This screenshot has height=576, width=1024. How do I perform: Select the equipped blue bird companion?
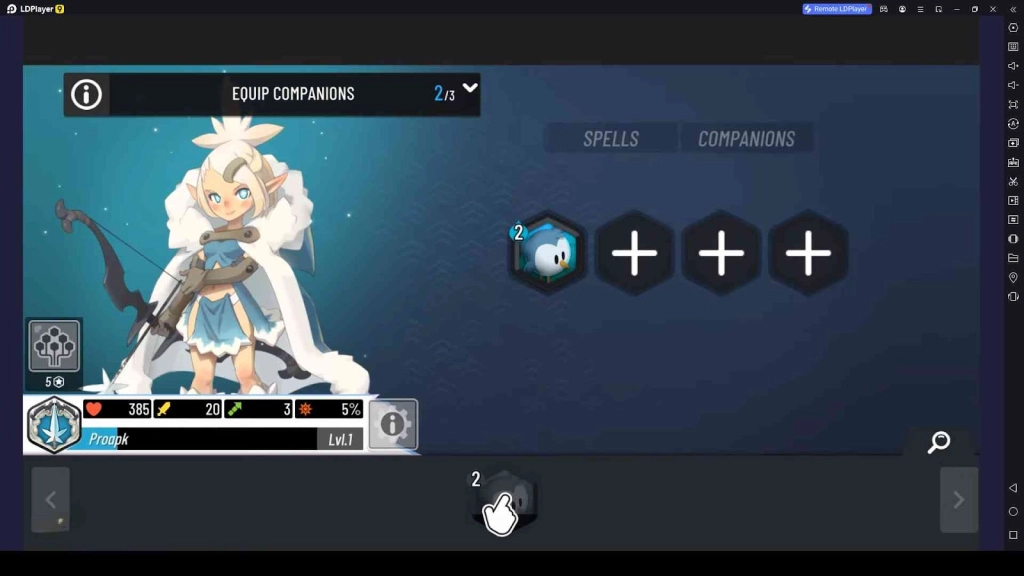(547, 254)
